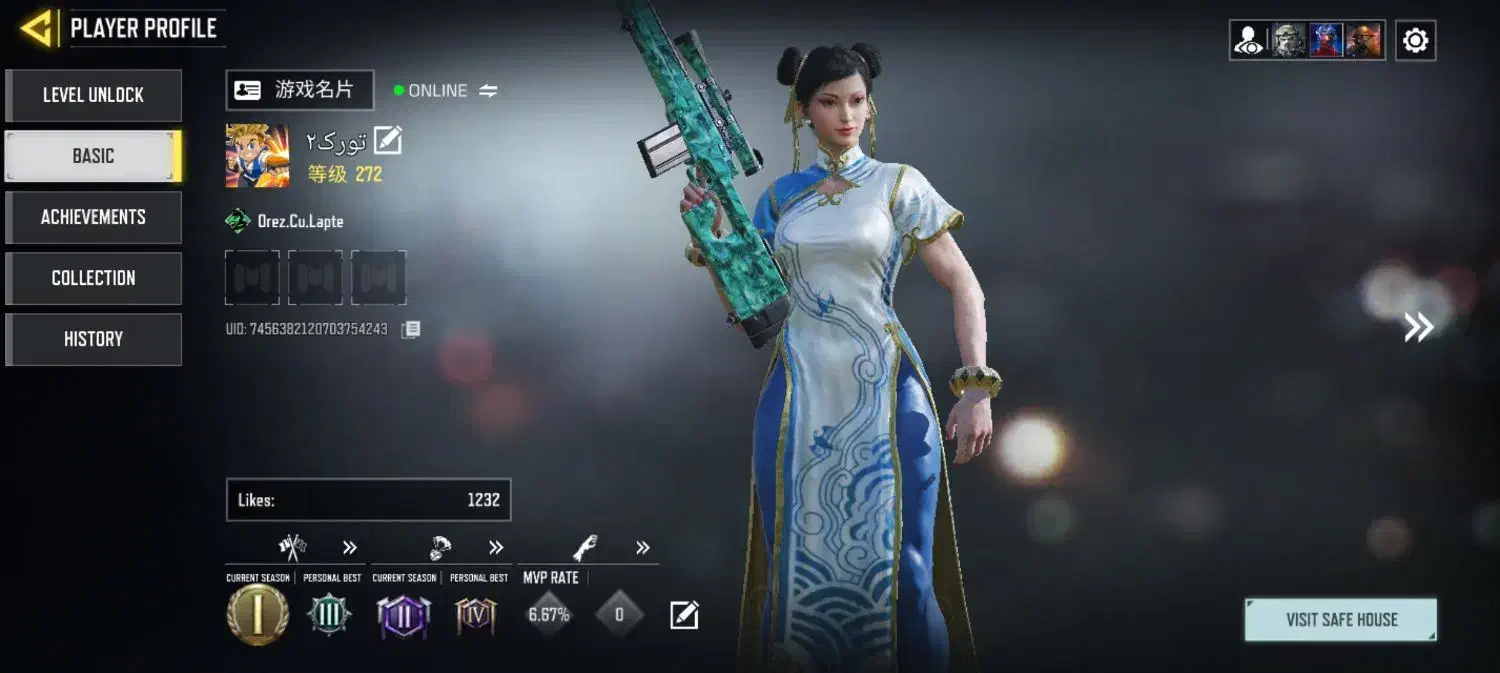Open the Achievements tab

(93, 217)
